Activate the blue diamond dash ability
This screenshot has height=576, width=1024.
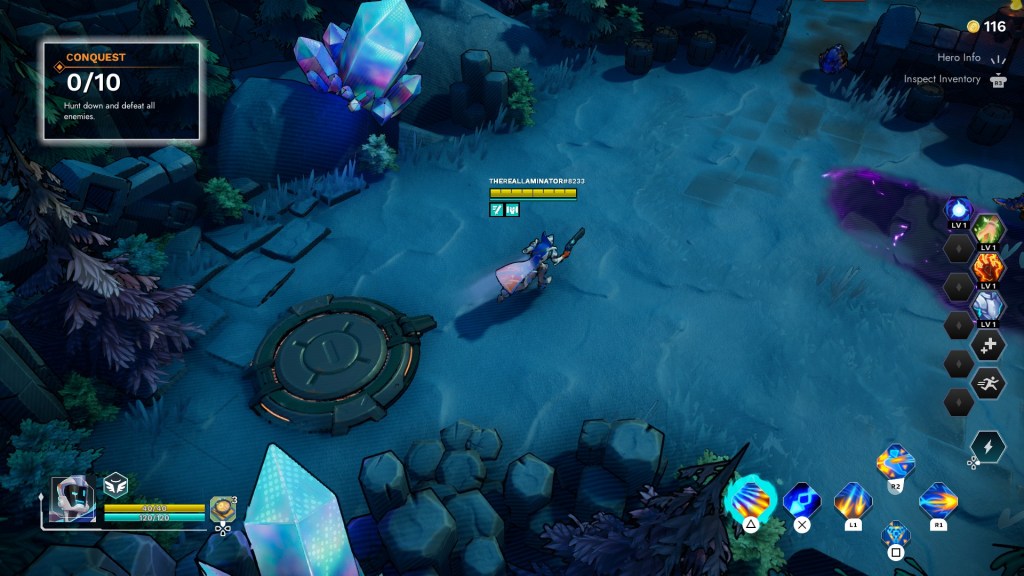click(801, 498)
